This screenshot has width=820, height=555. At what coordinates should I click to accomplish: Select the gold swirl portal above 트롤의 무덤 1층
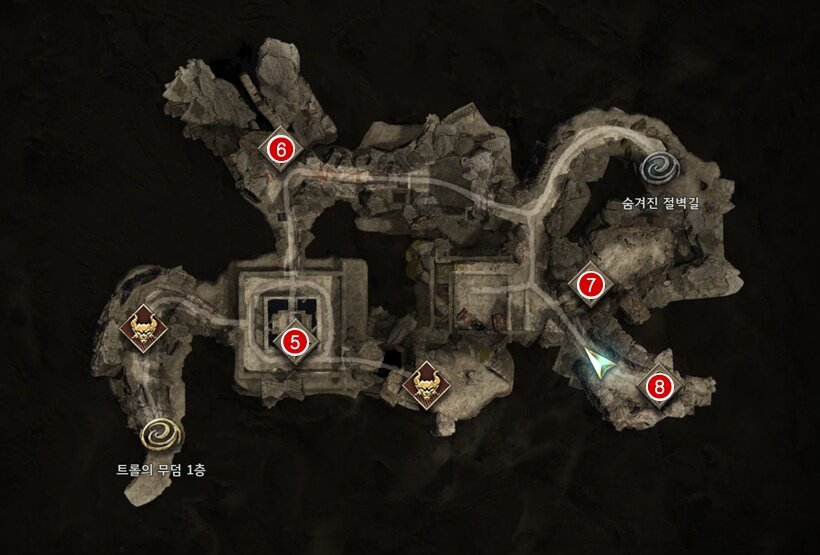click(159, 434)
